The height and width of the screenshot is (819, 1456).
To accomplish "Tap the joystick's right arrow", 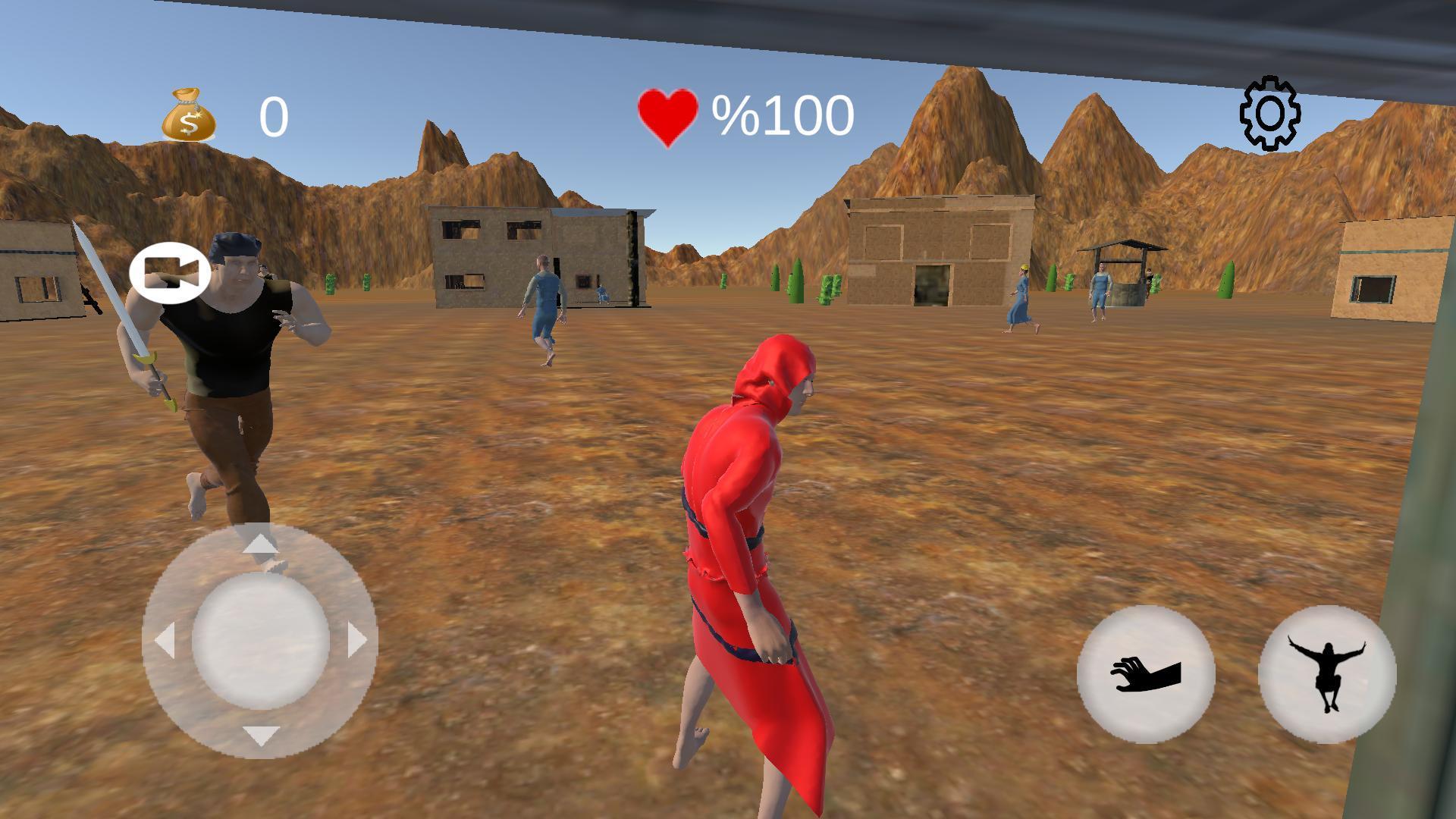I will pos(356,640).
